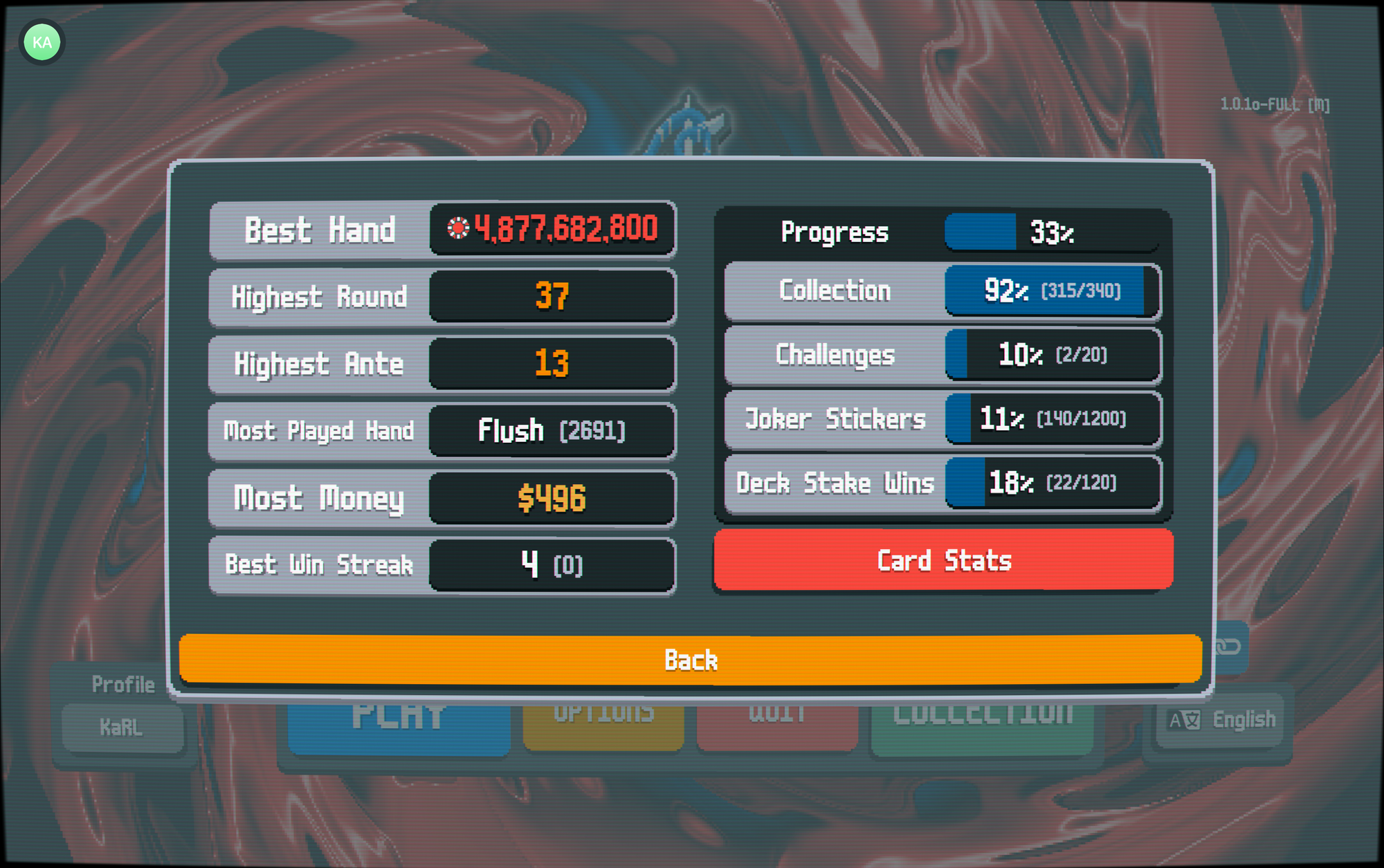This screenshot has width=1384, height=868.
Task: Open the English language selector
Action: tap(1220, 719)
